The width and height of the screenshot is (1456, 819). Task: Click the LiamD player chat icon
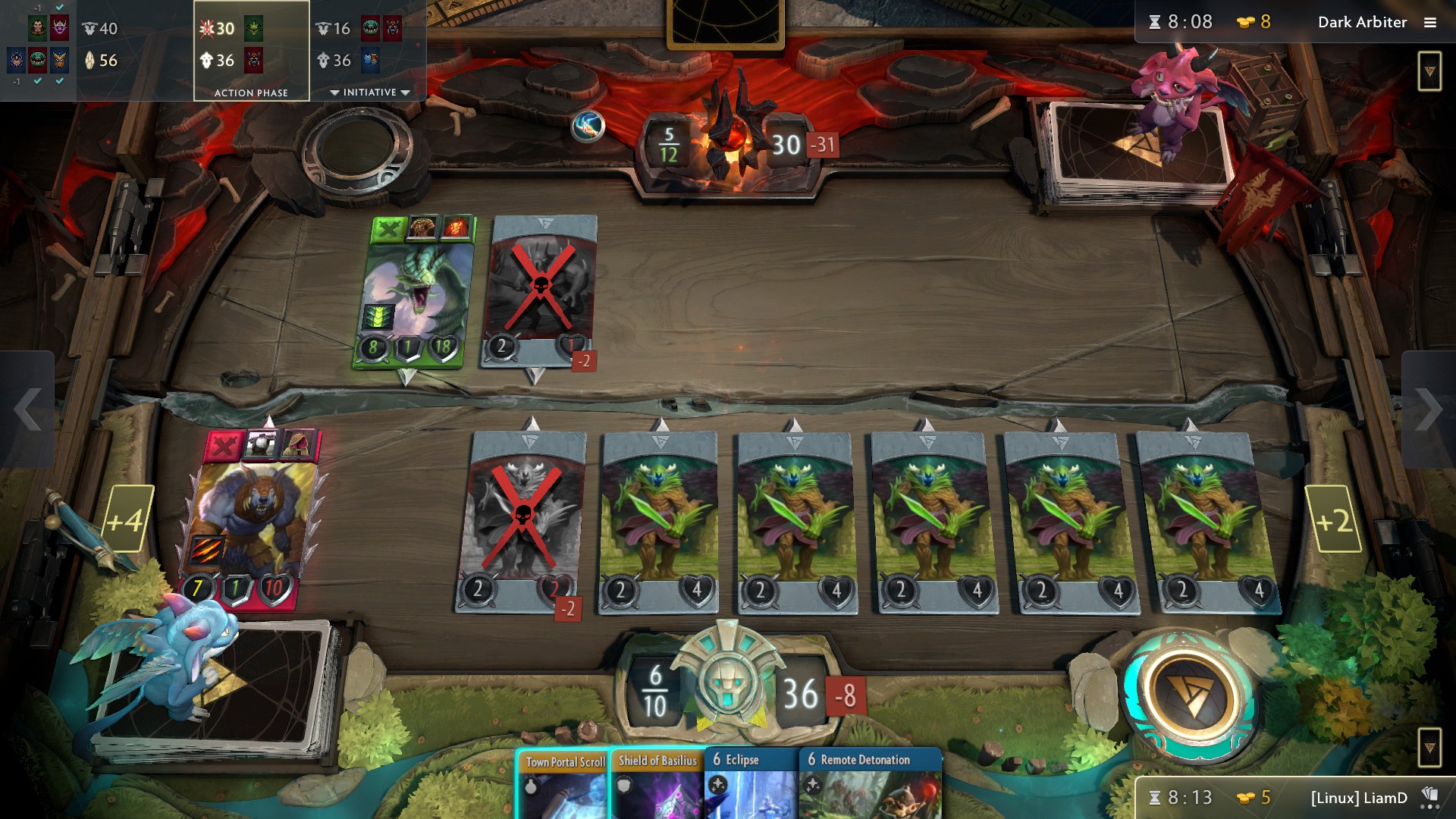click(x=1430, y=797)
